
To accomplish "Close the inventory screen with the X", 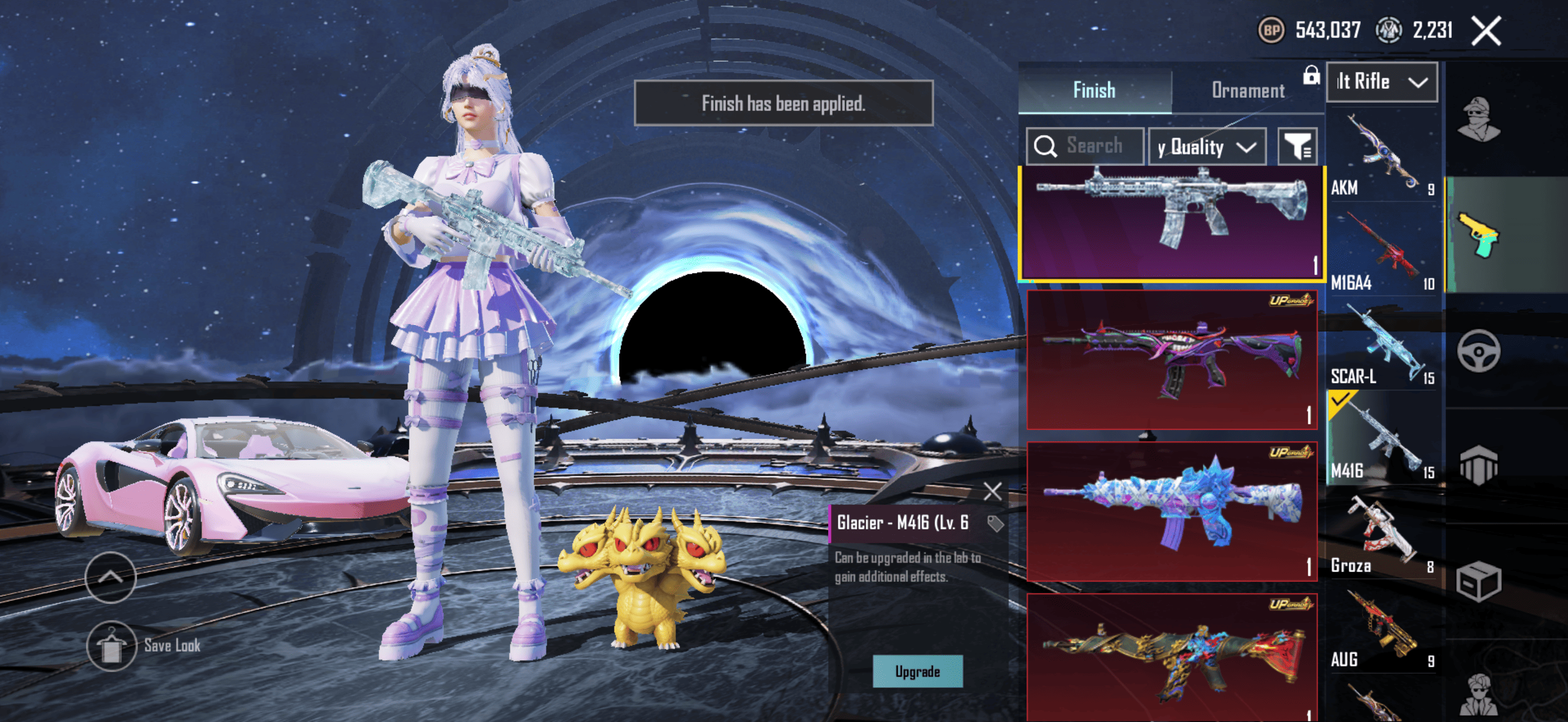I will click(1486, 31).
